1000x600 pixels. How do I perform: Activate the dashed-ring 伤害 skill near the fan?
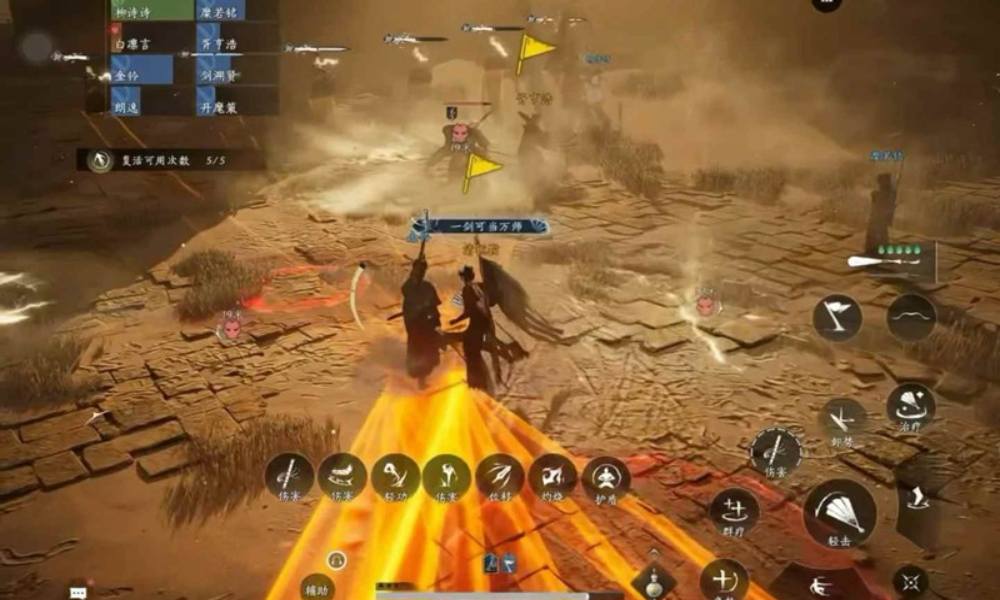pyautogui.click(x=776, y=452)
